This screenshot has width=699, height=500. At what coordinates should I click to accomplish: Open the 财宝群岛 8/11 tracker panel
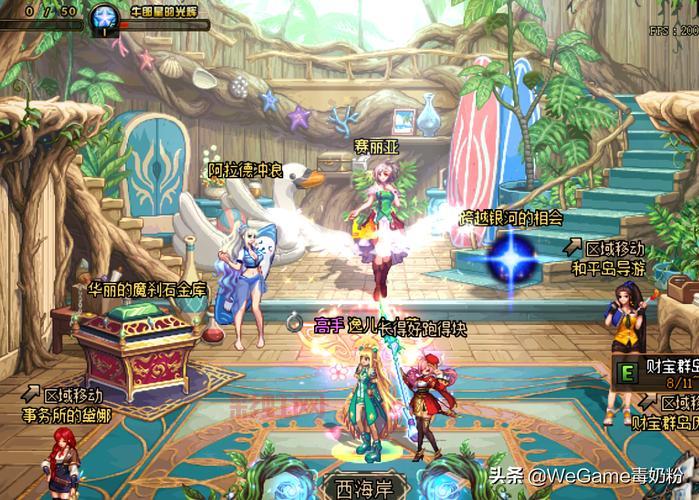tap(655, 374)
